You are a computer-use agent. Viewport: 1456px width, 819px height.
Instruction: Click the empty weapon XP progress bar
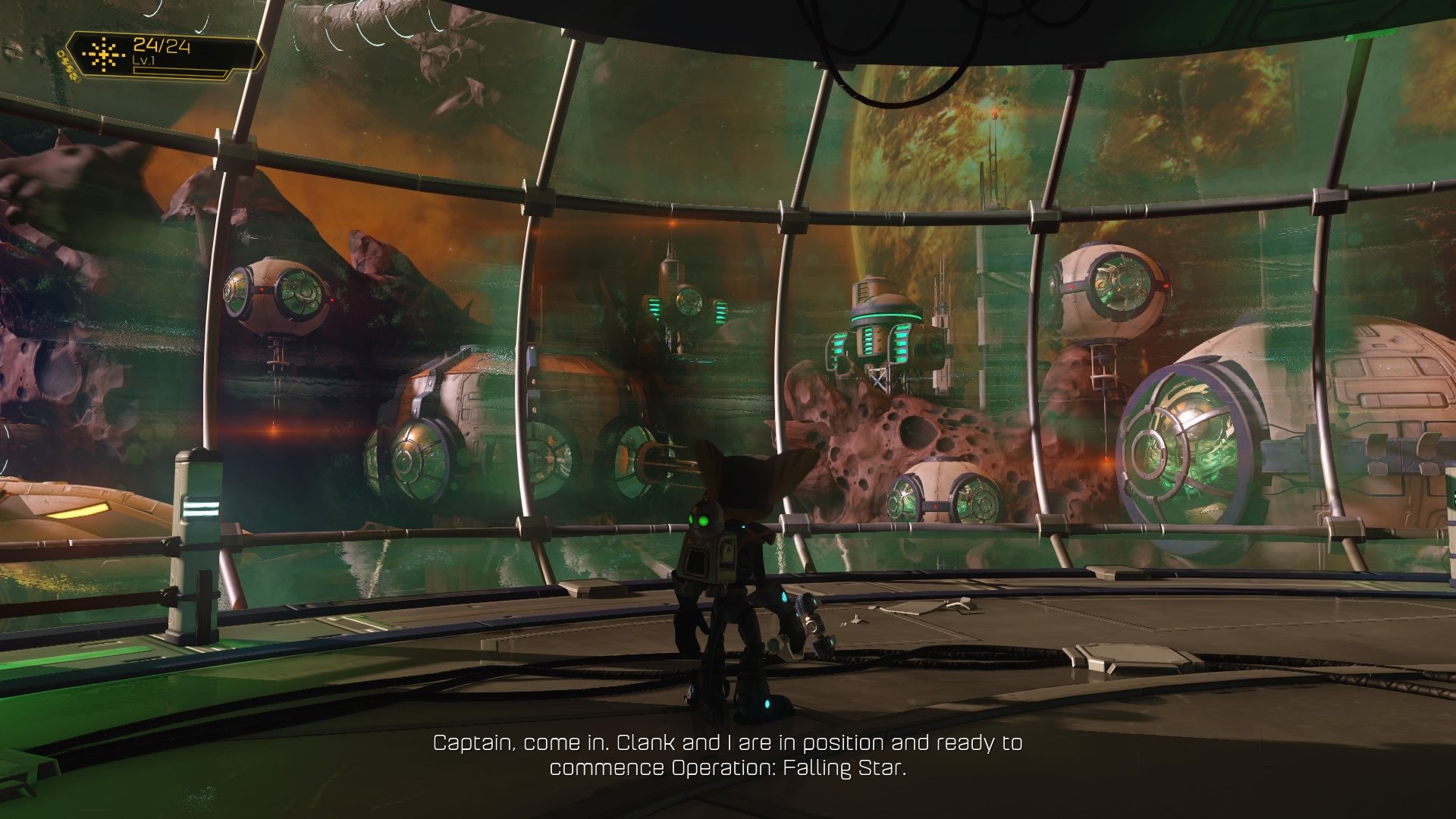[x=180, y=72]
